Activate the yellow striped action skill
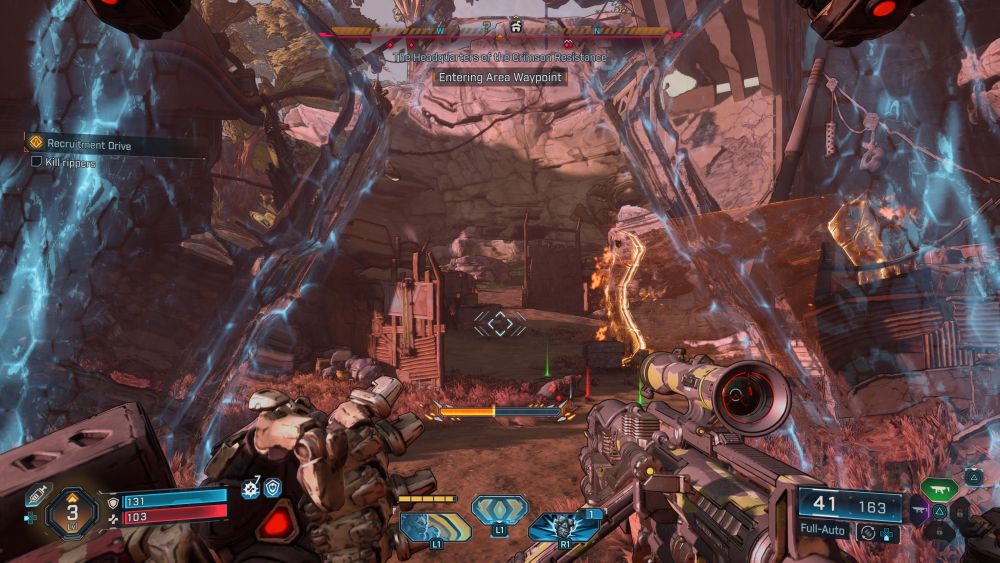 (436, 526)
